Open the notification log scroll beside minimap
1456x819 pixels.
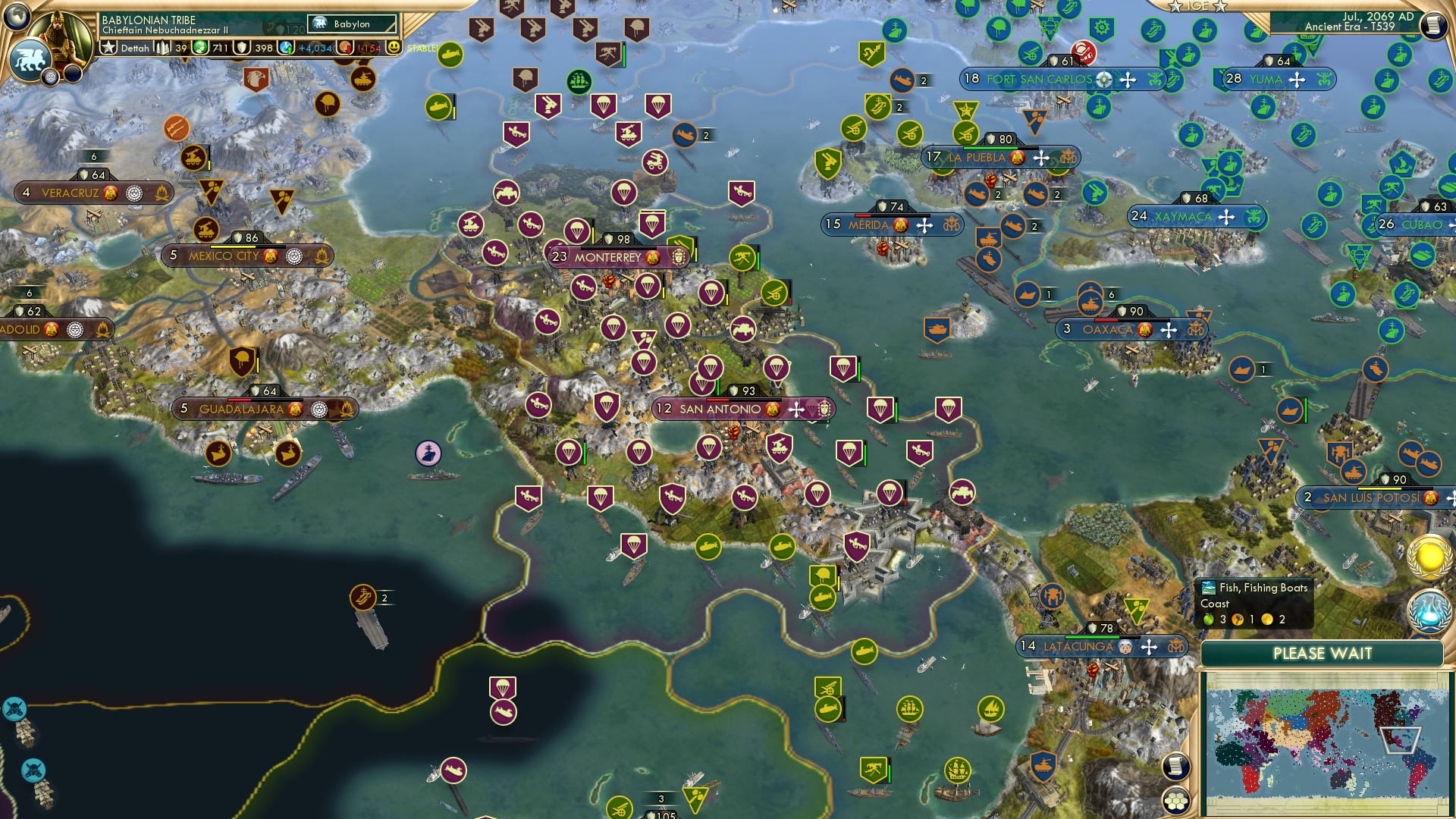click(x=1175, y=766)
